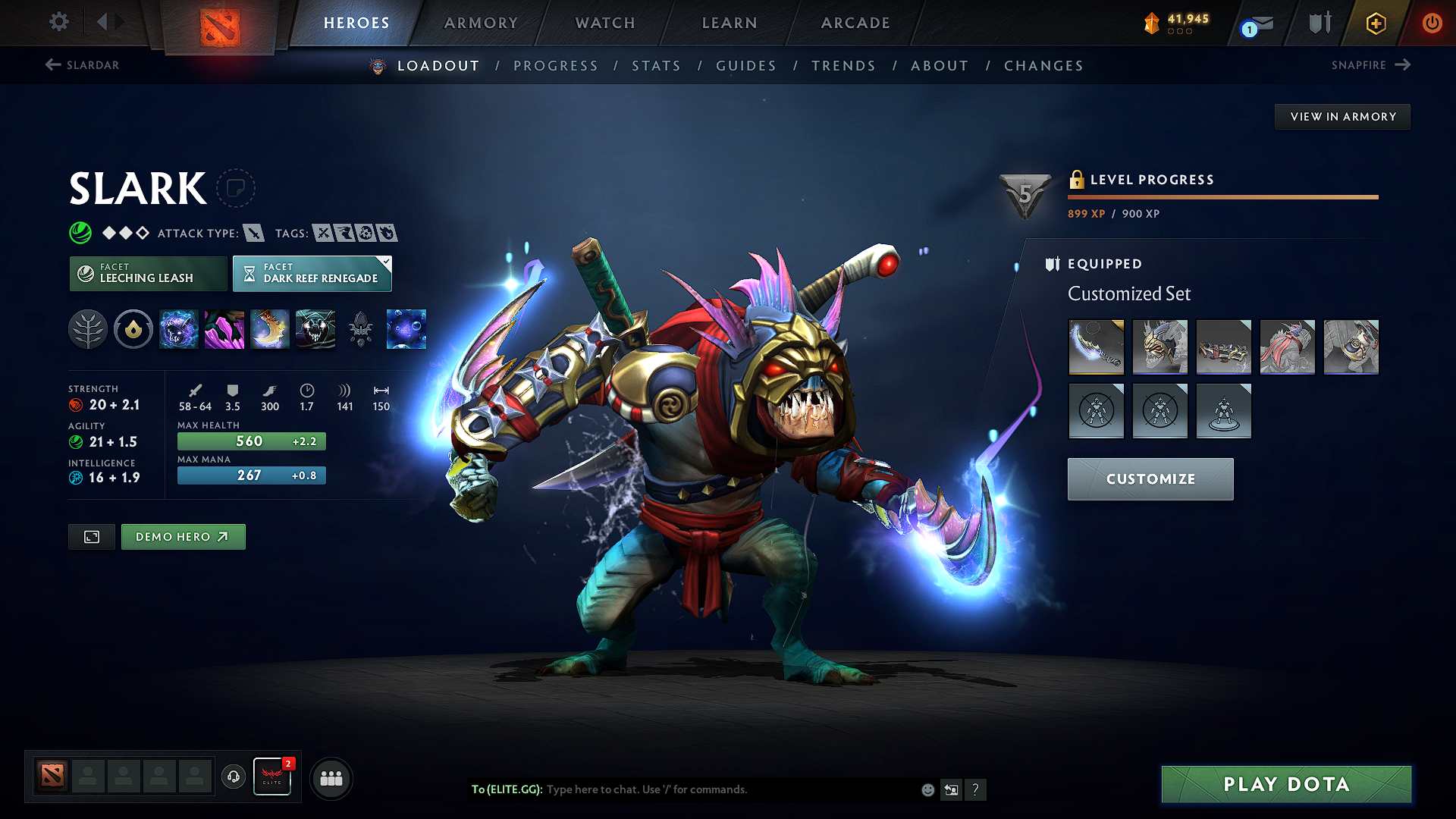Image resolution: width=1456 pixels, height=819 pixels.
Task: Switch to the STATS tab
Action: click(657, 65)
